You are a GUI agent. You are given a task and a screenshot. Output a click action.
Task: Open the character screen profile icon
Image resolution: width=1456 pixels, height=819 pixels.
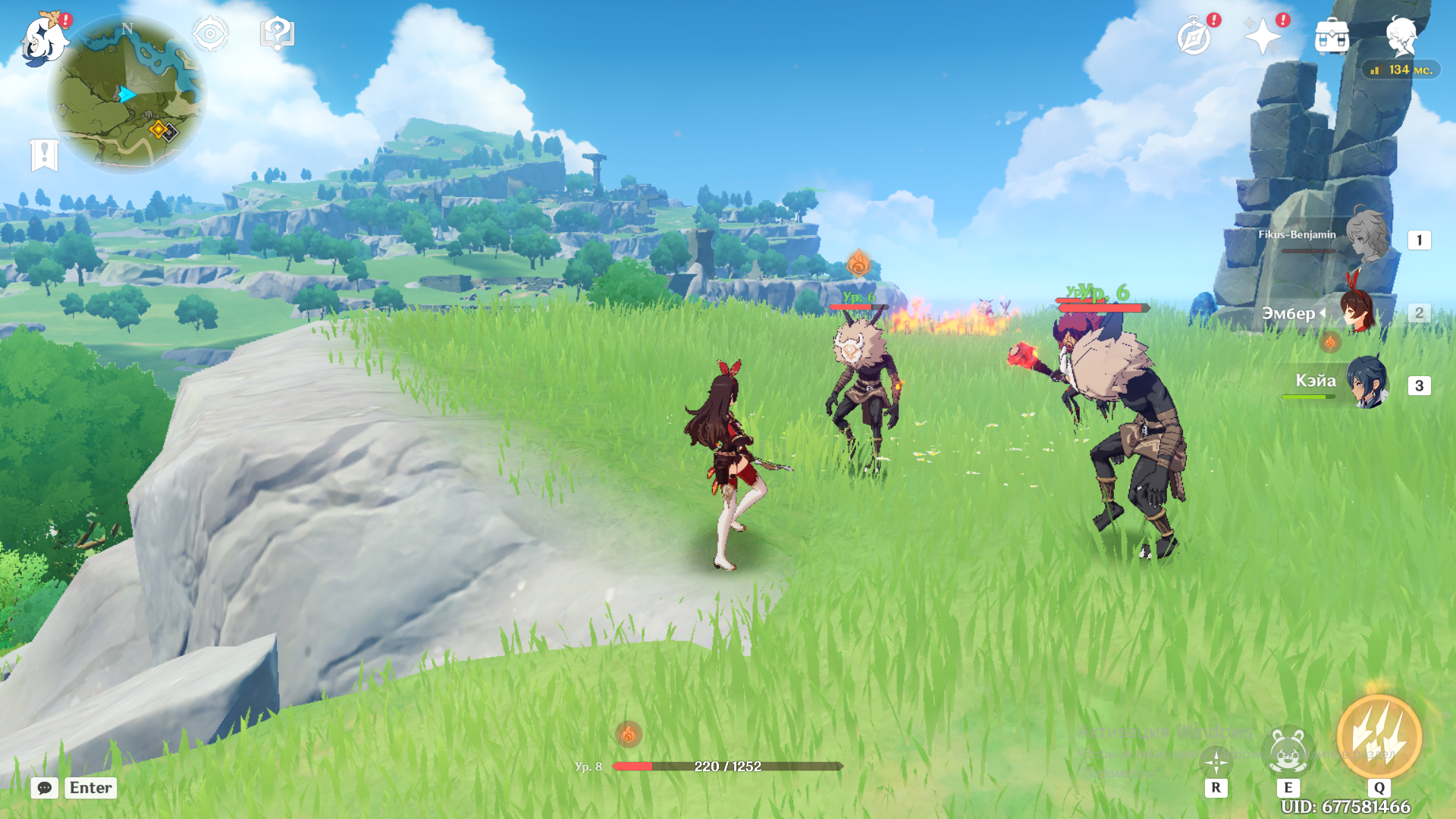(x=1401, y=36)
